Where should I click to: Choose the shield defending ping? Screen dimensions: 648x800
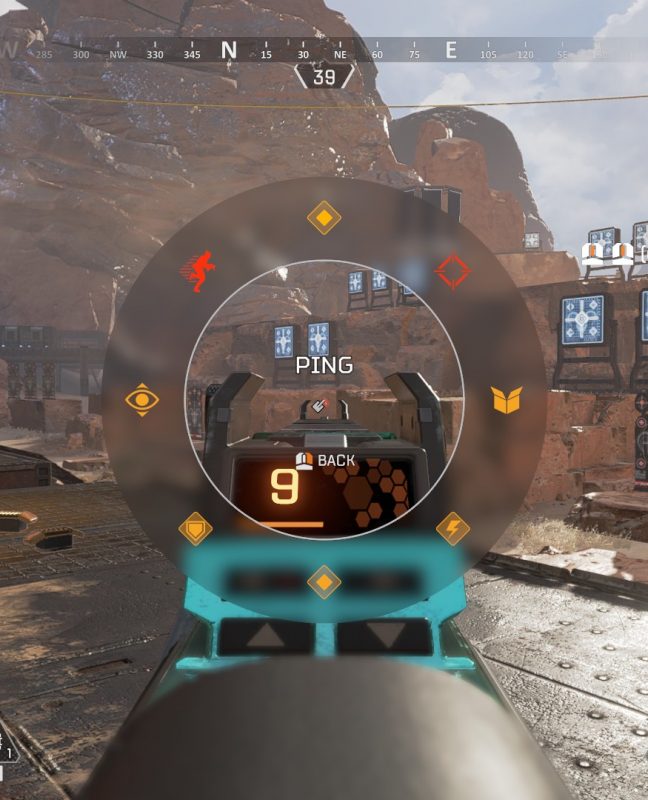[194, 528]
